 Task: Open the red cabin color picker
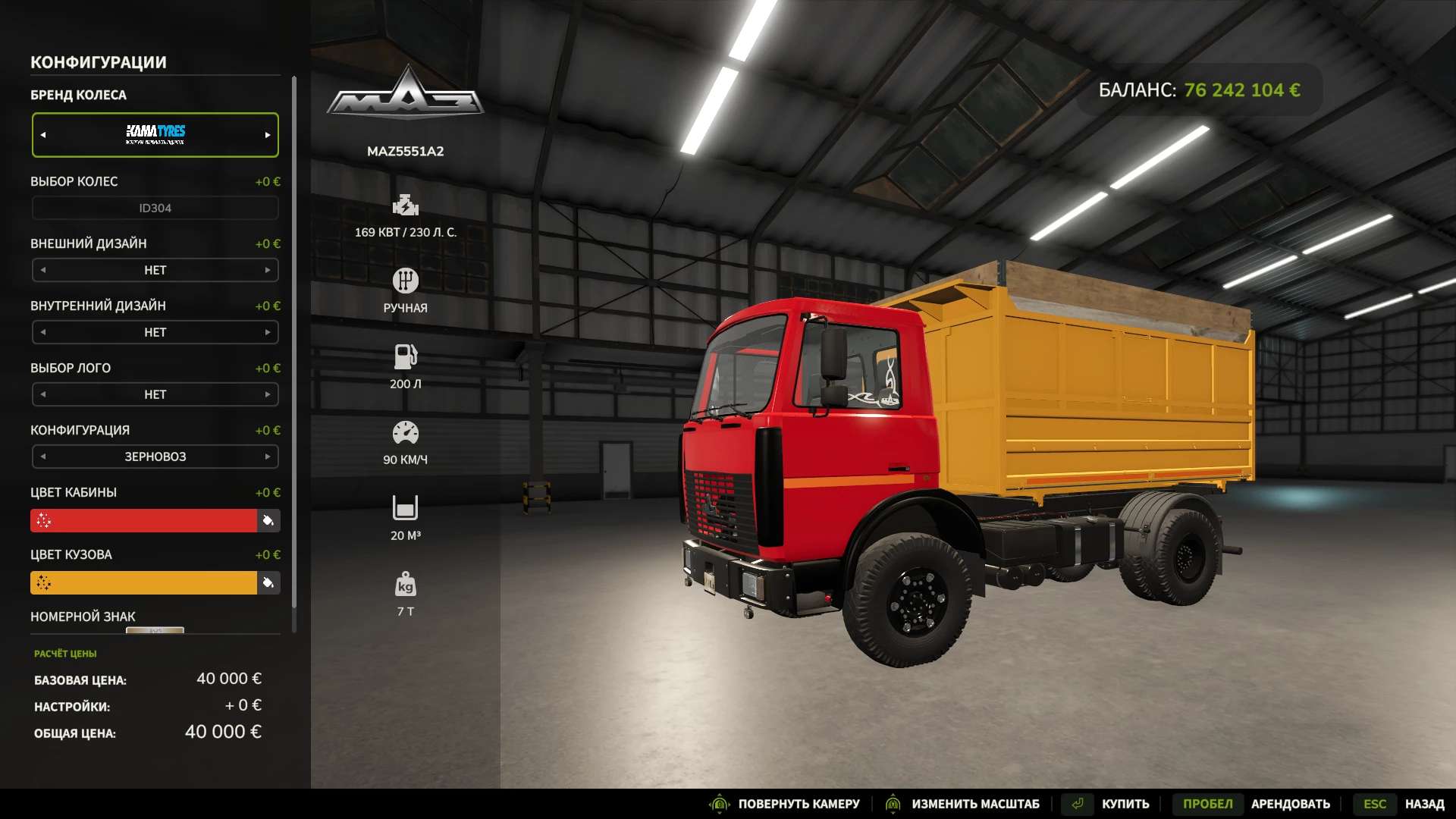(144, 521)
